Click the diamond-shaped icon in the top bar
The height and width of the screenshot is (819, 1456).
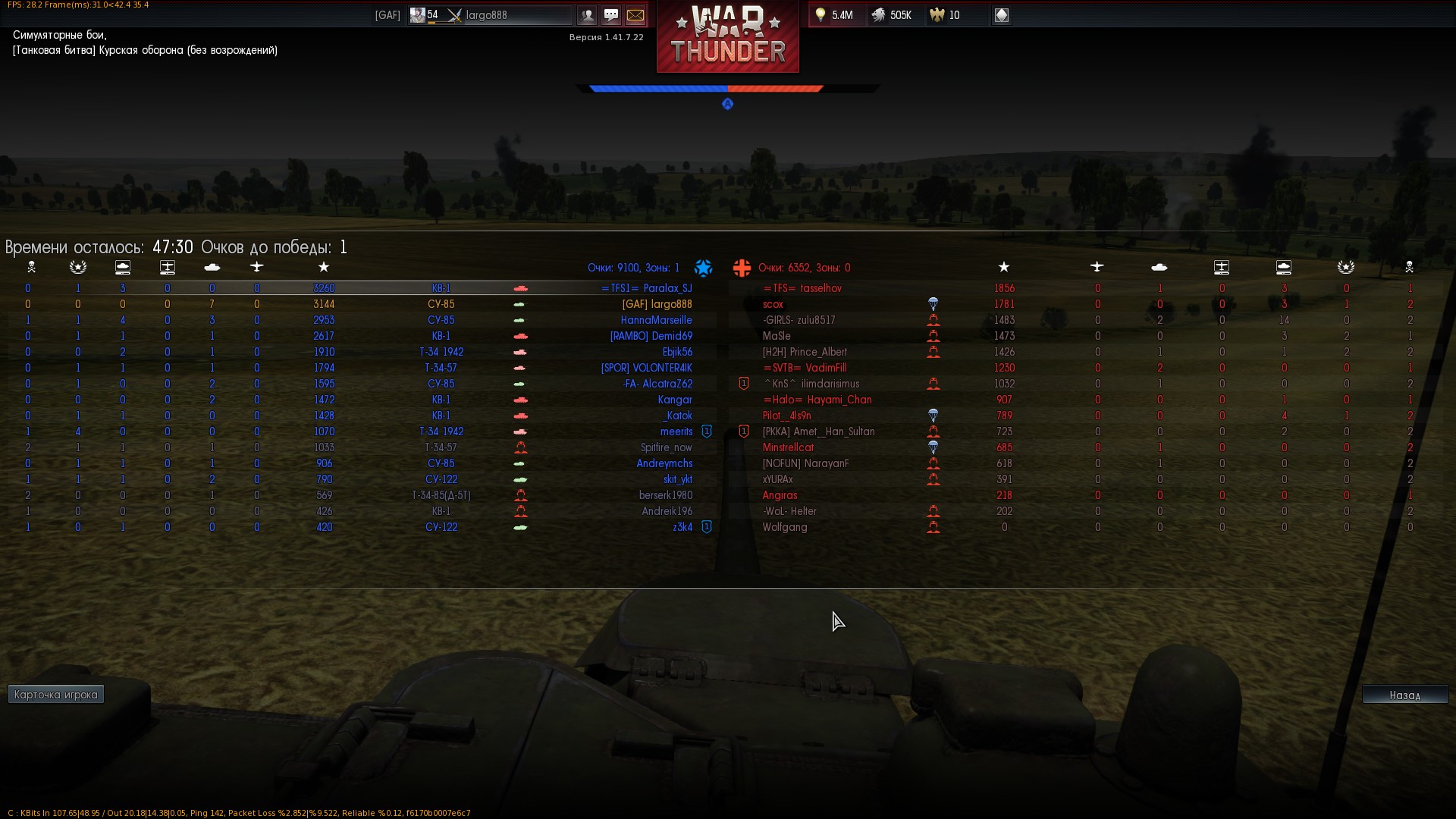(x=1001, y=15)
